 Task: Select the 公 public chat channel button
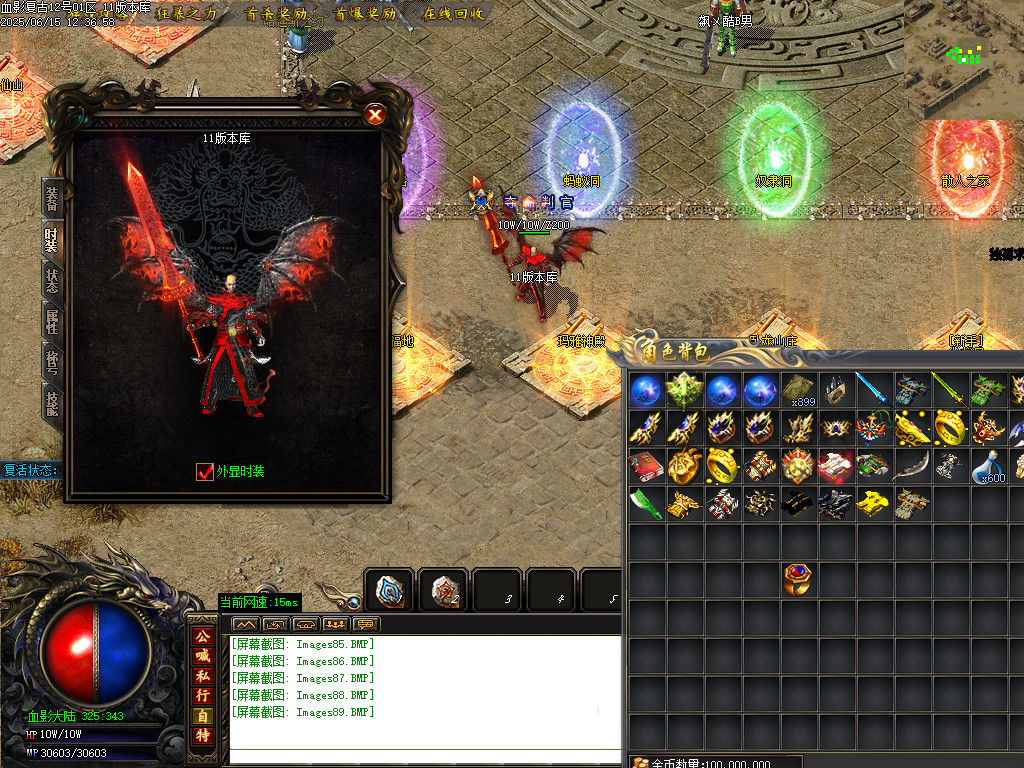[203, 636]
